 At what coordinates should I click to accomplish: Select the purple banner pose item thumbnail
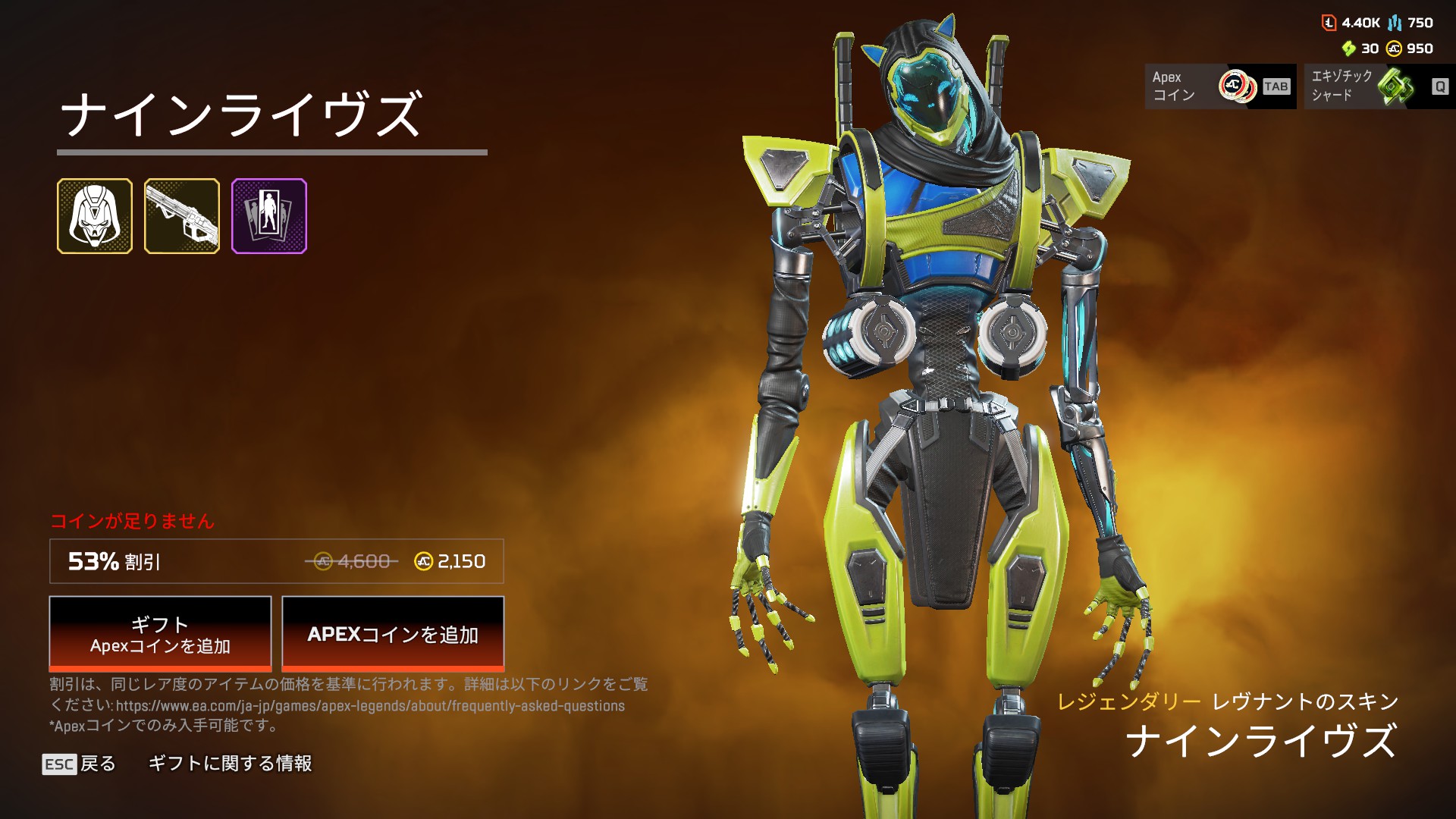coord(269,216)
